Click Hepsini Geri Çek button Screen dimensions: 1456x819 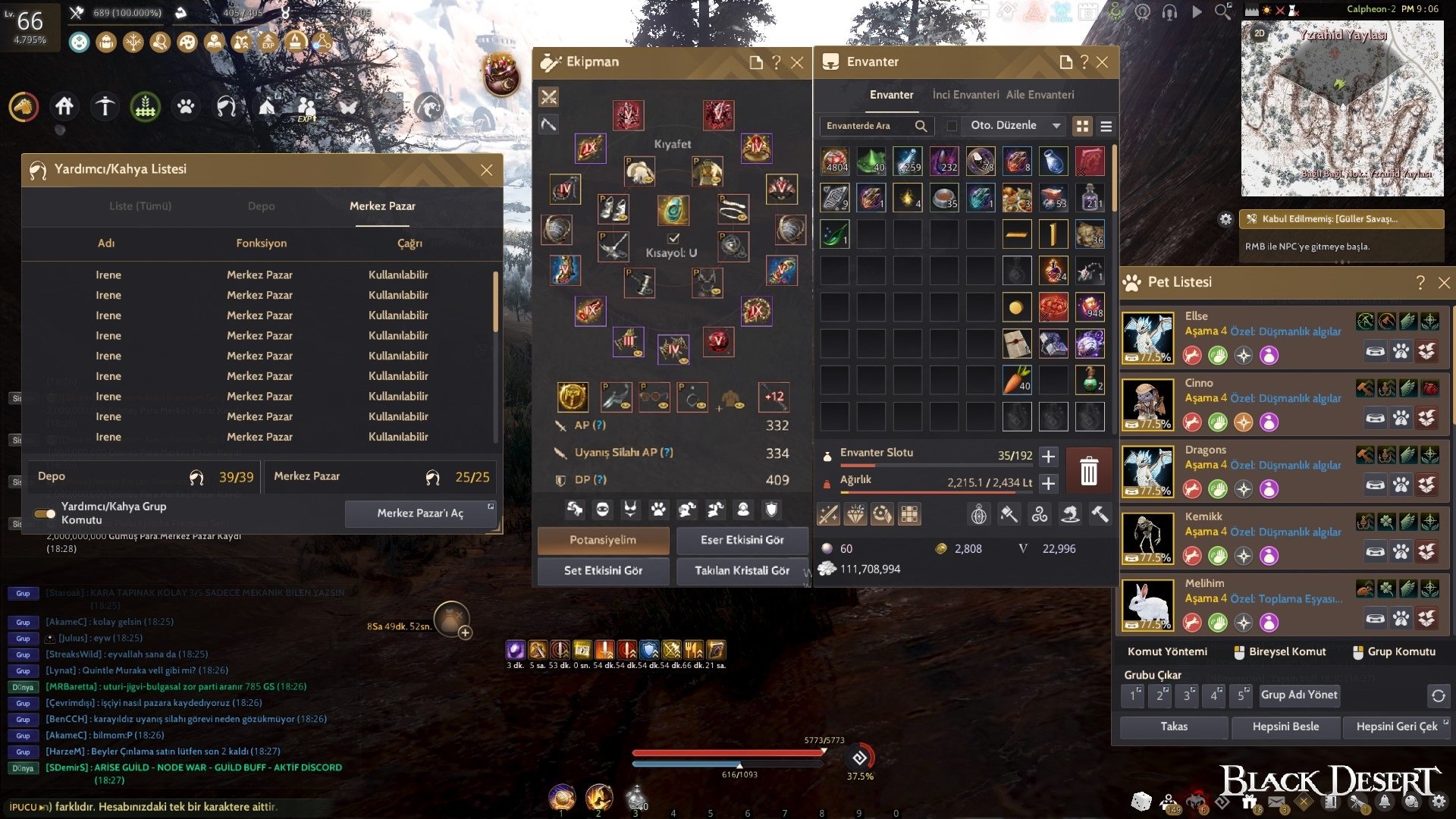[1396, 726]
